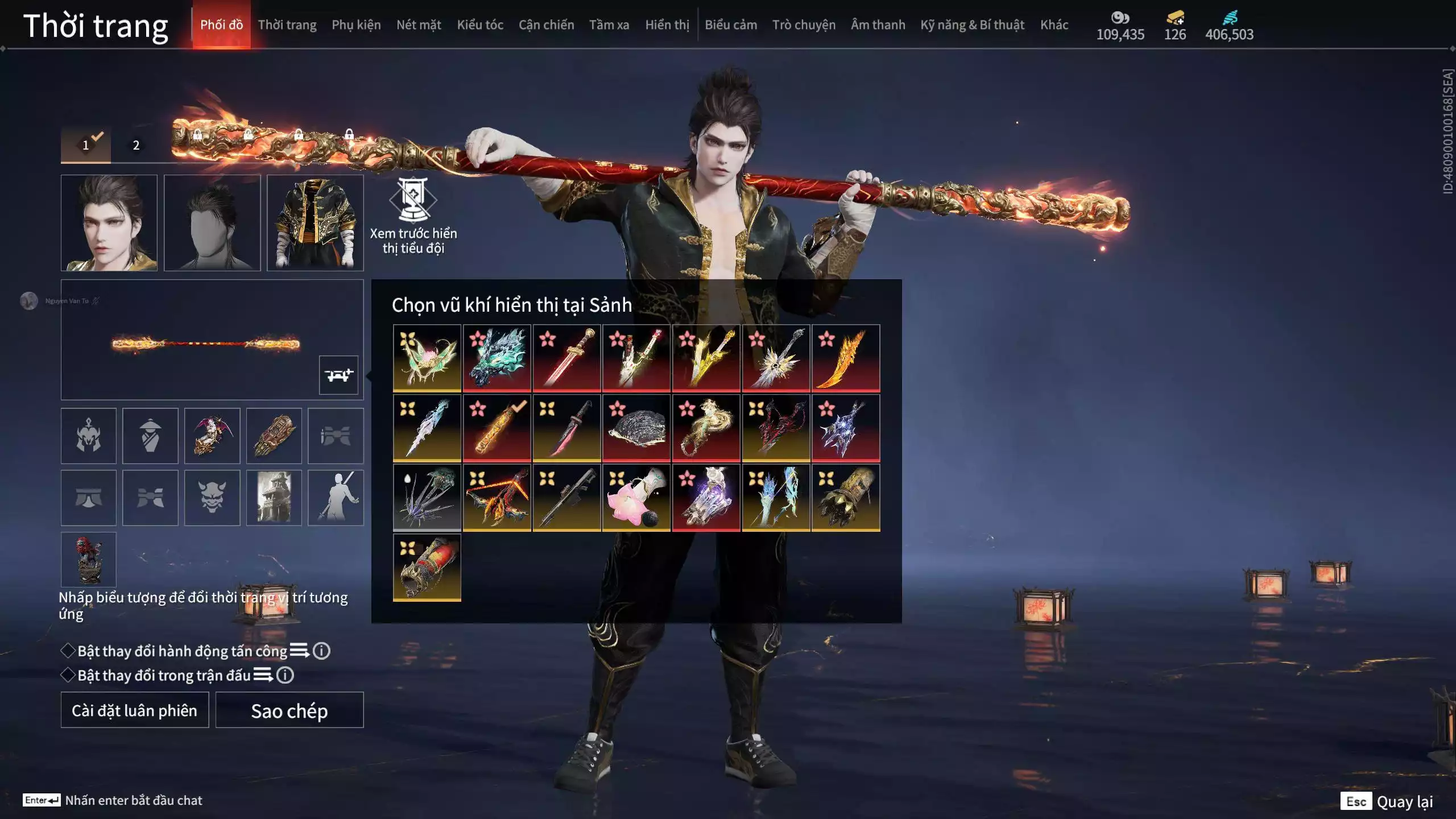
Task: Open the Phụ kiện tab
Action: (356, 25)
